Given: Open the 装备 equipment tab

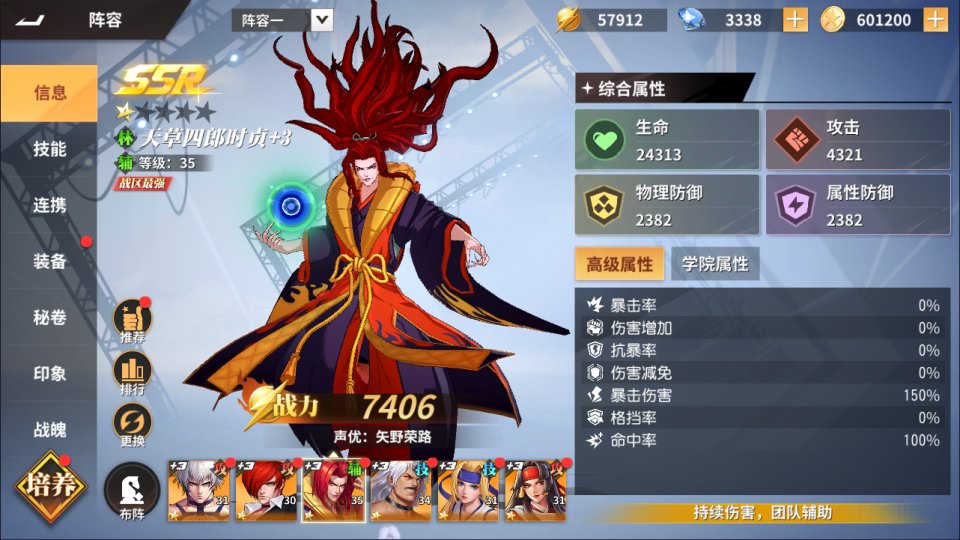Looking at the screenshot, I should 50,261.
